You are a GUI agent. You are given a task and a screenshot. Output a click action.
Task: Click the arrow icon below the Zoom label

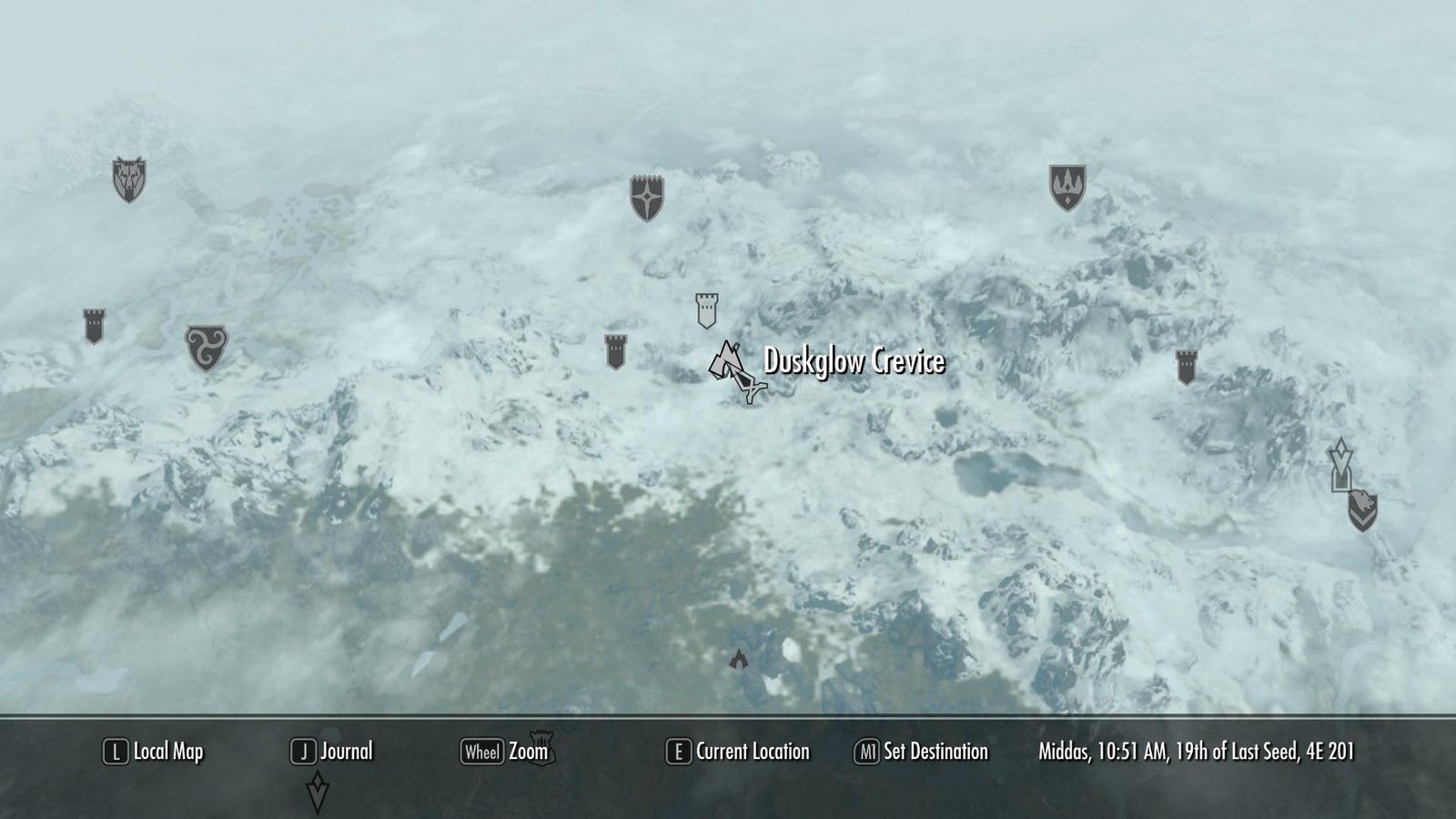pyautogui.click(x=319, y=788)
